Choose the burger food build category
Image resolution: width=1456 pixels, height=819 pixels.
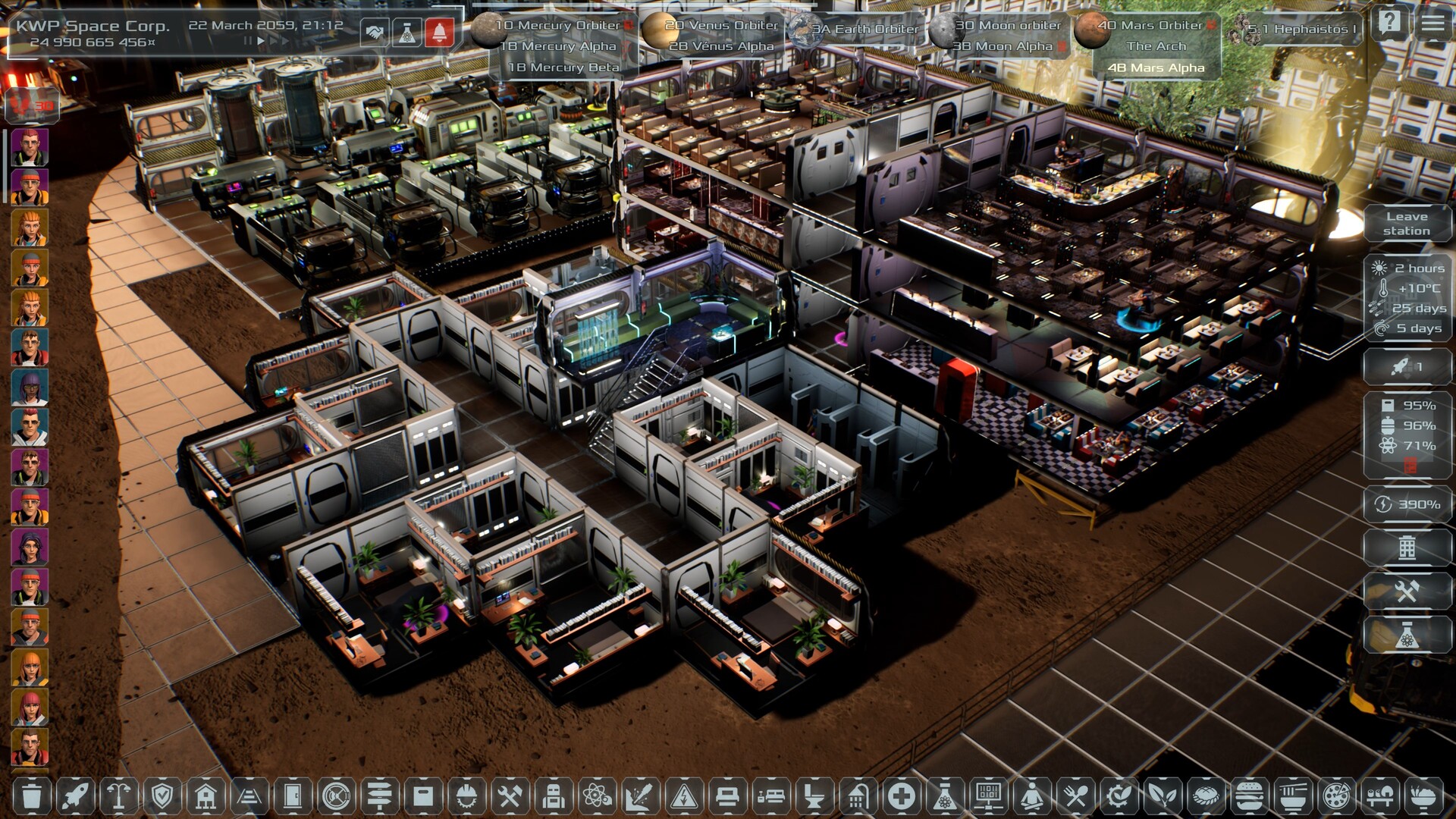(x=1247, y=796)
